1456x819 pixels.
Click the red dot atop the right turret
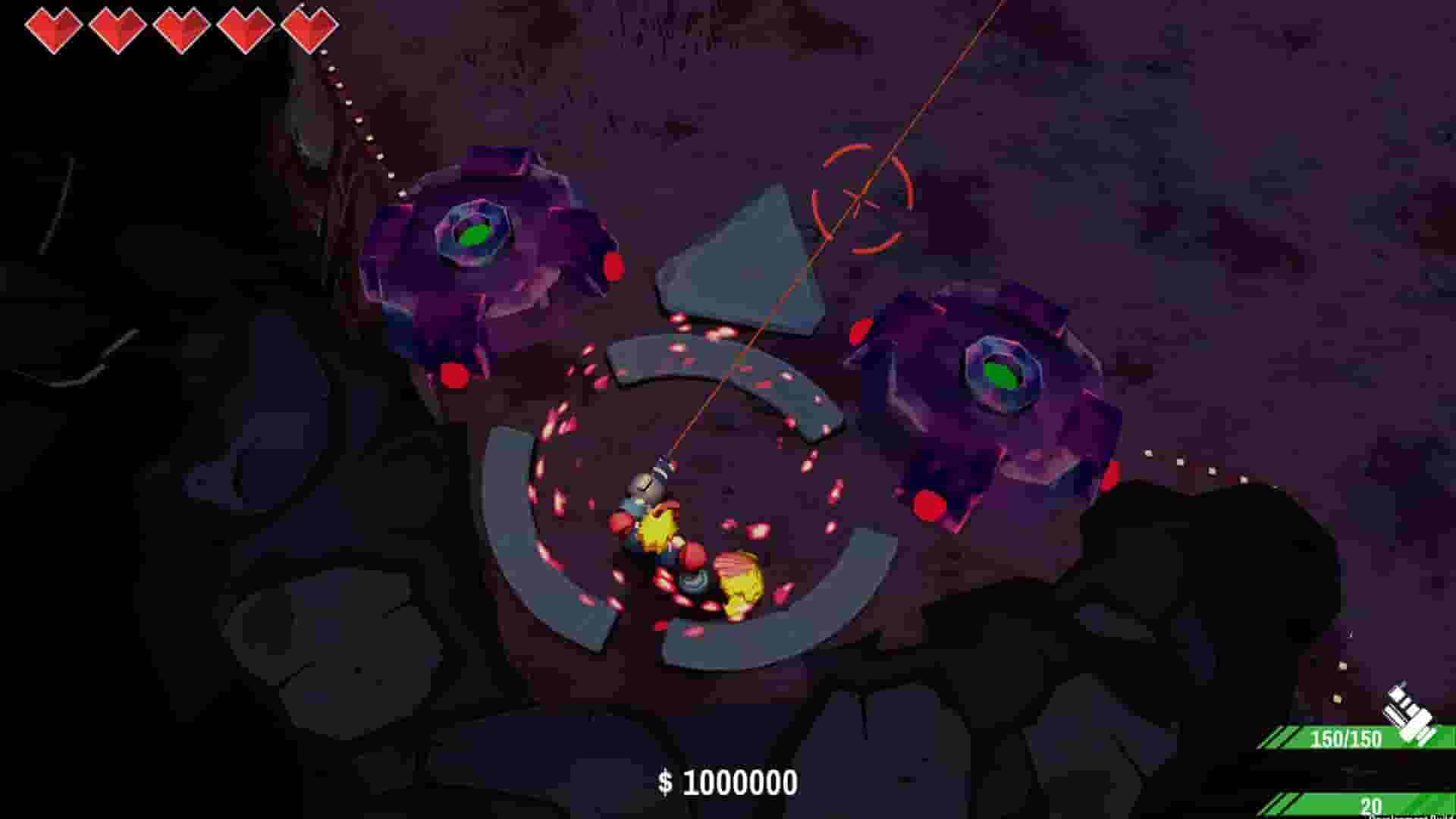(861, 330)
